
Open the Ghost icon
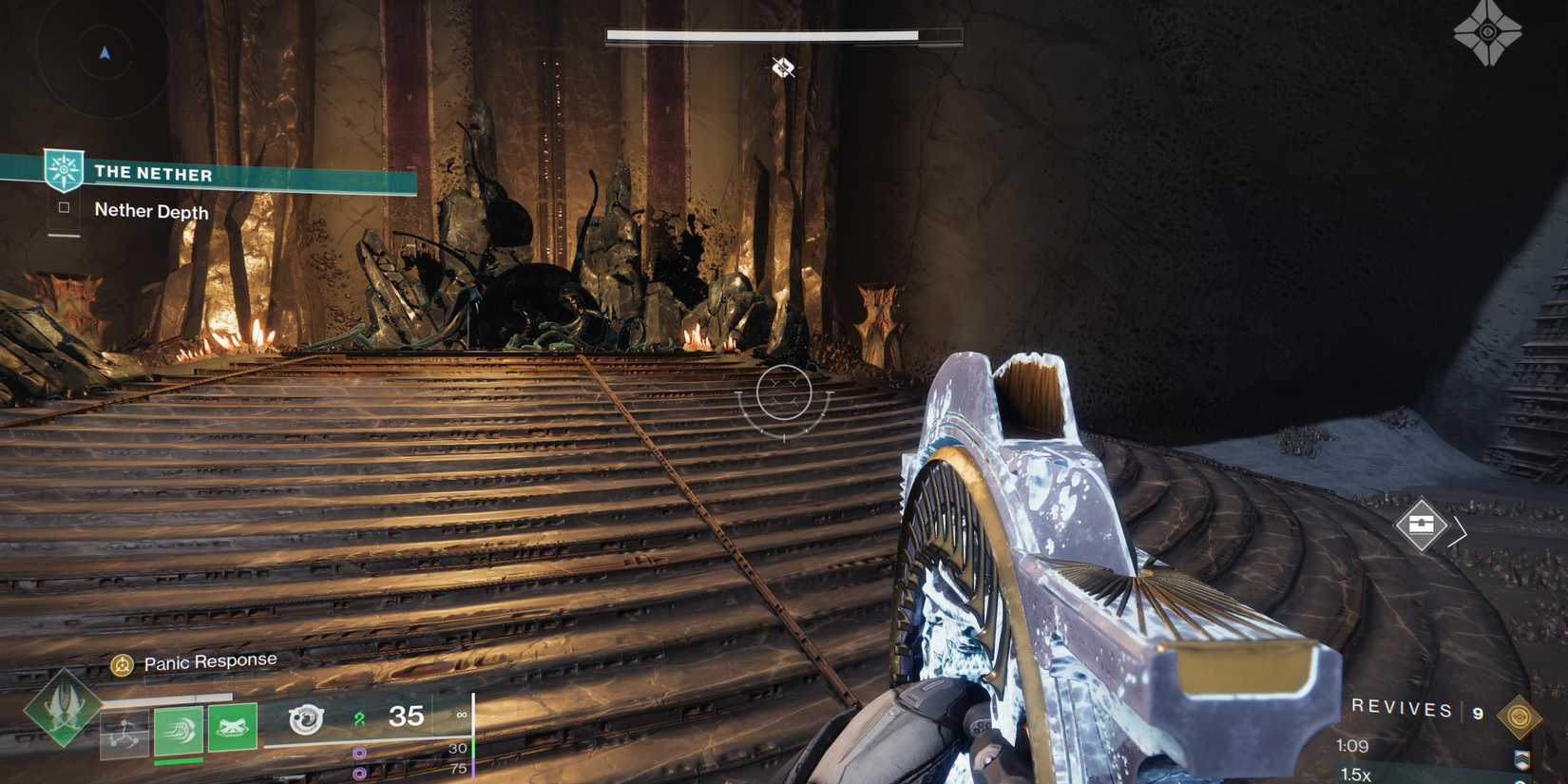(x=1487, y=32)
